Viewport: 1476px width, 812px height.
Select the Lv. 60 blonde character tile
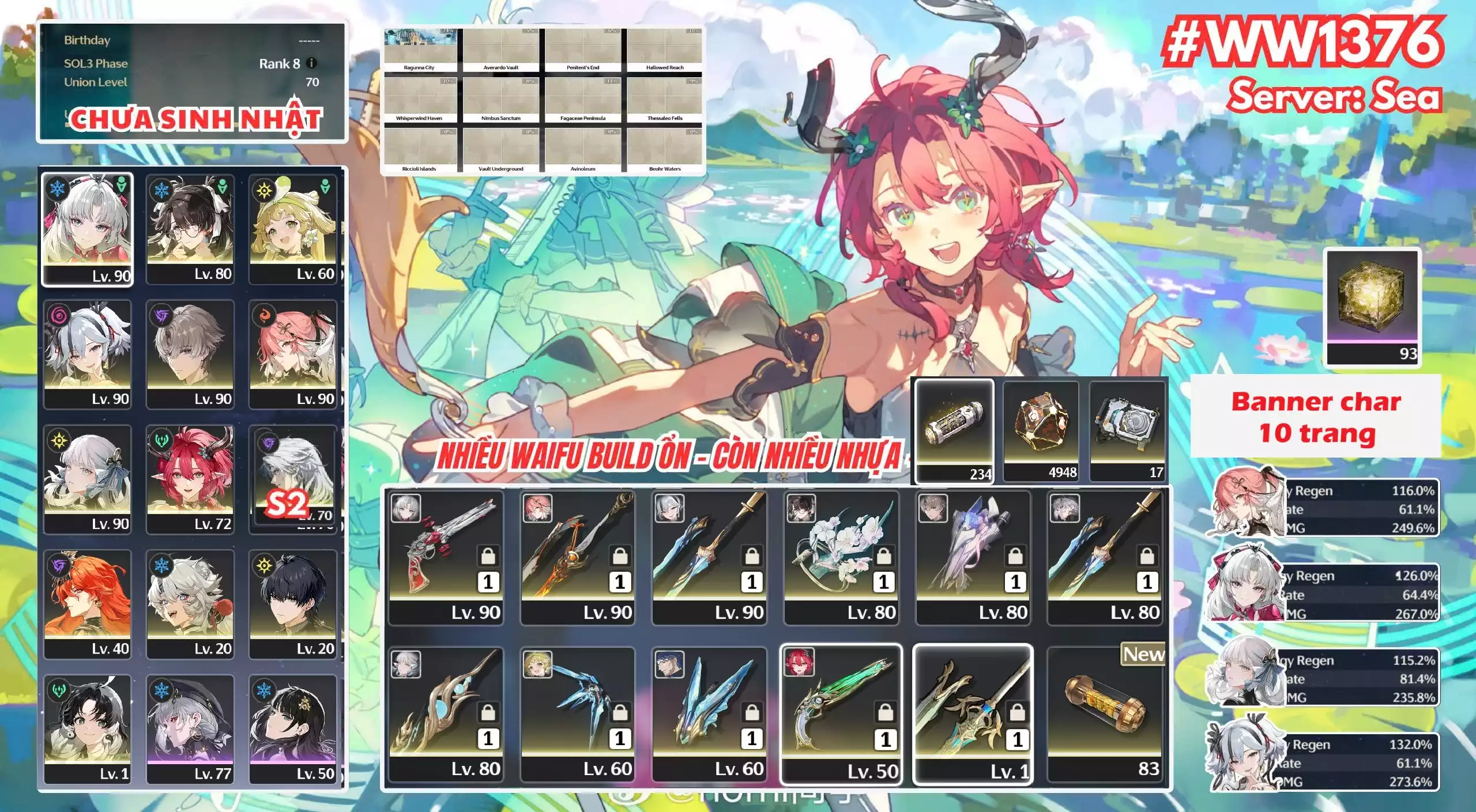click(293, 228)
